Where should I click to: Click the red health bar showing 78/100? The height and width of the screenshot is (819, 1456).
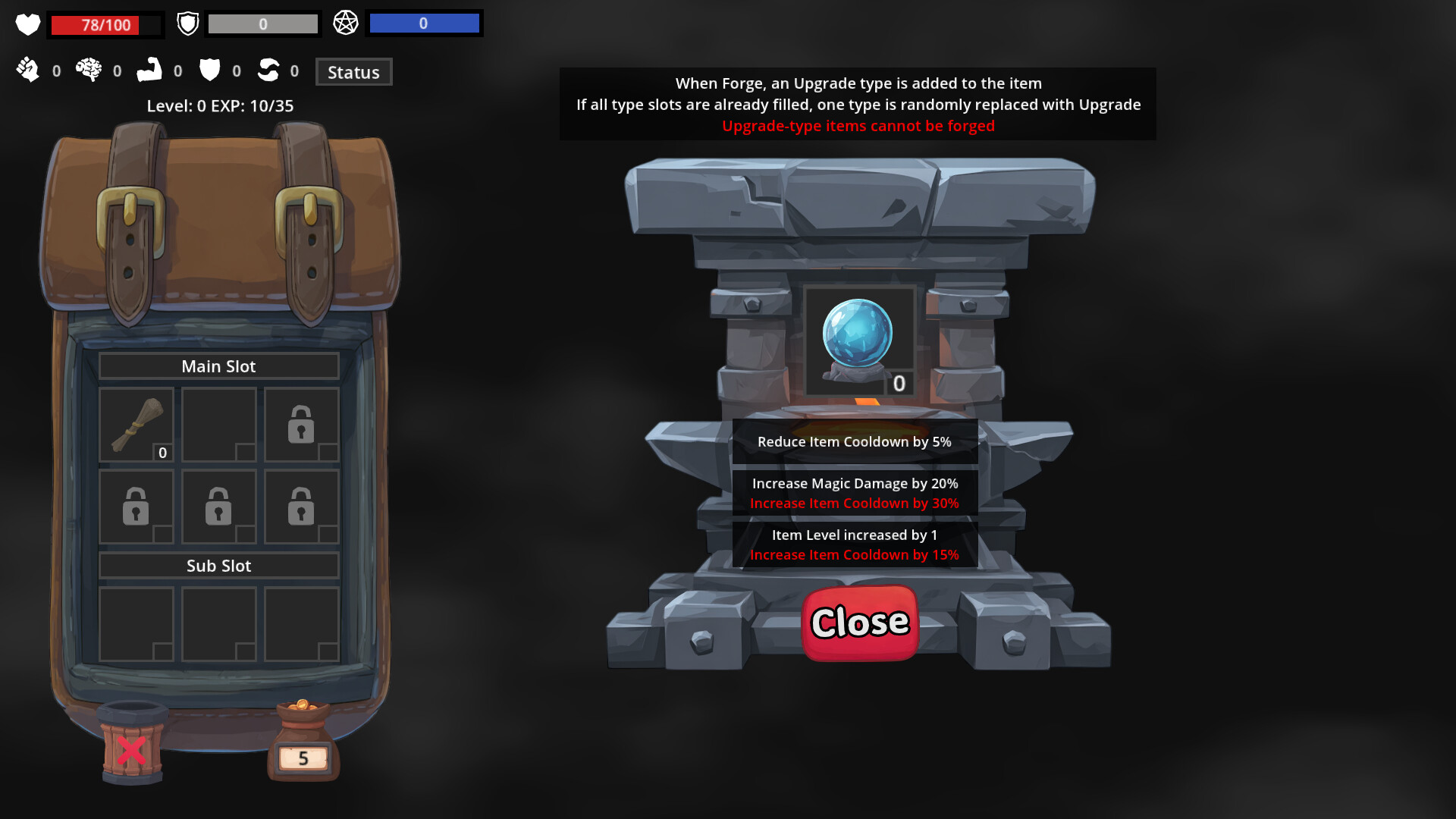tap(106, 25)
